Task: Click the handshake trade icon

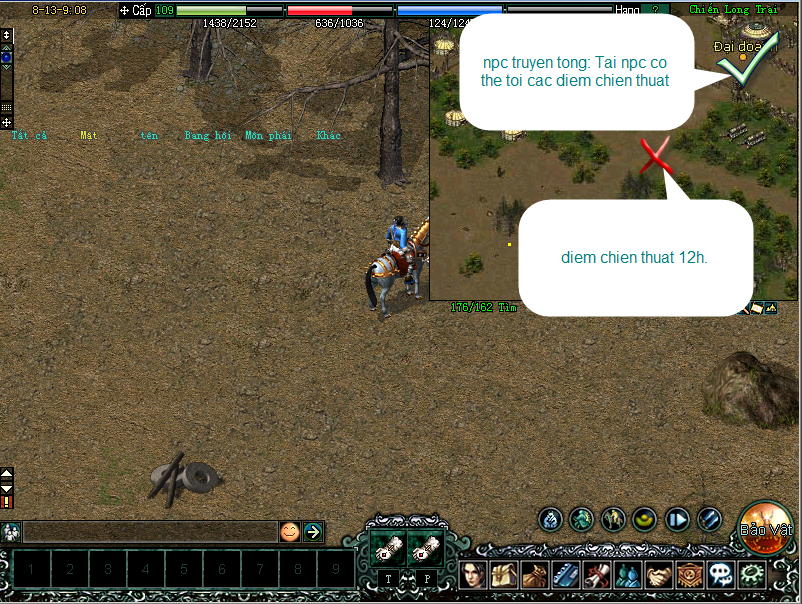Action: tap(659, 575)
